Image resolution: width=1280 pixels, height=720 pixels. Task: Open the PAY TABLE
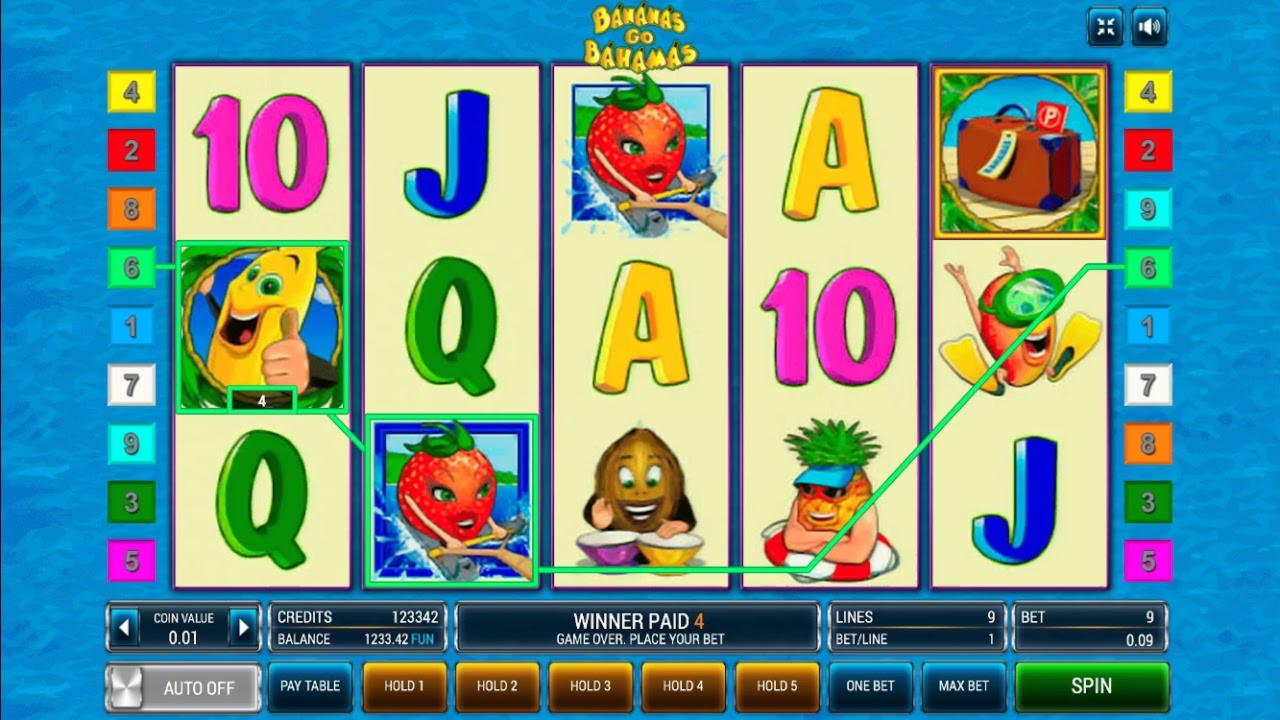[310, 687]
